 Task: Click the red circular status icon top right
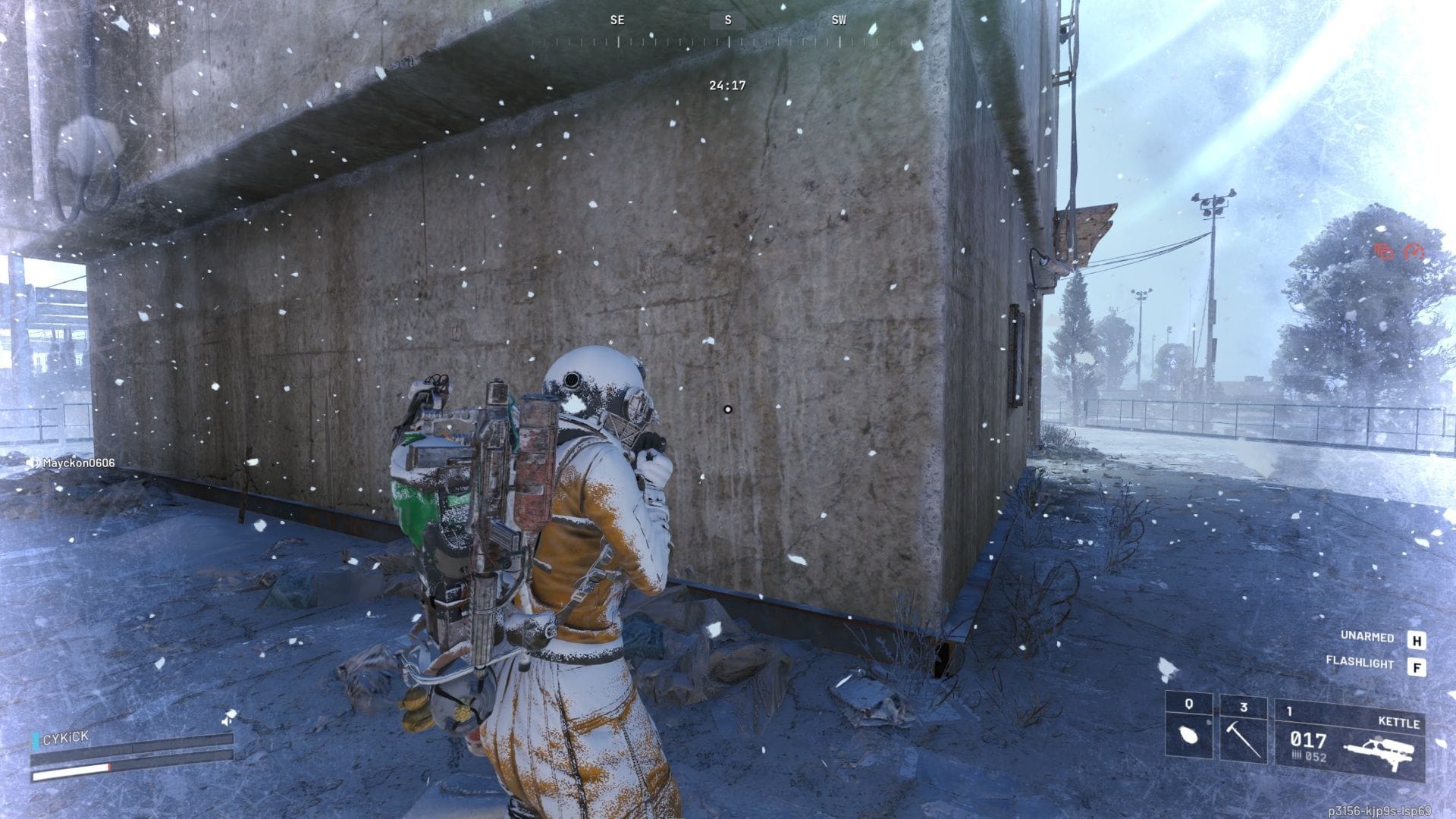[x=1414, y=252]
